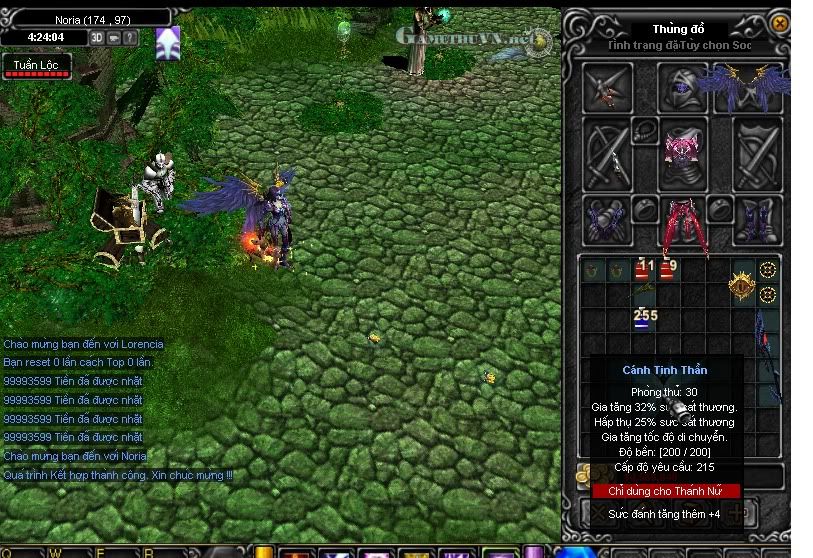Toggle the 3D view button

click(98, 37)
